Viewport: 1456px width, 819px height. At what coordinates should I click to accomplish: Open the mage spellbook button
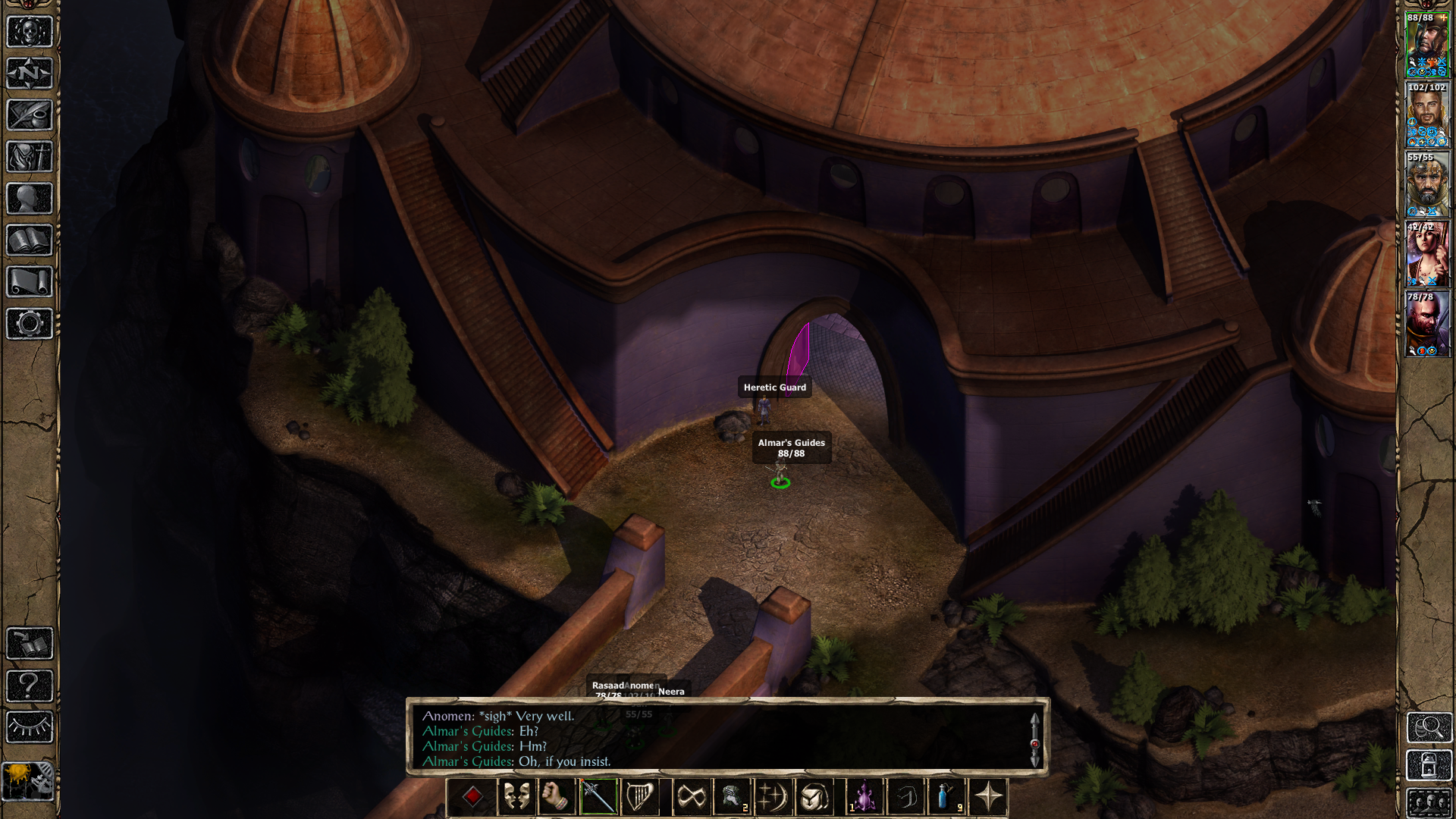pos(30,240)
